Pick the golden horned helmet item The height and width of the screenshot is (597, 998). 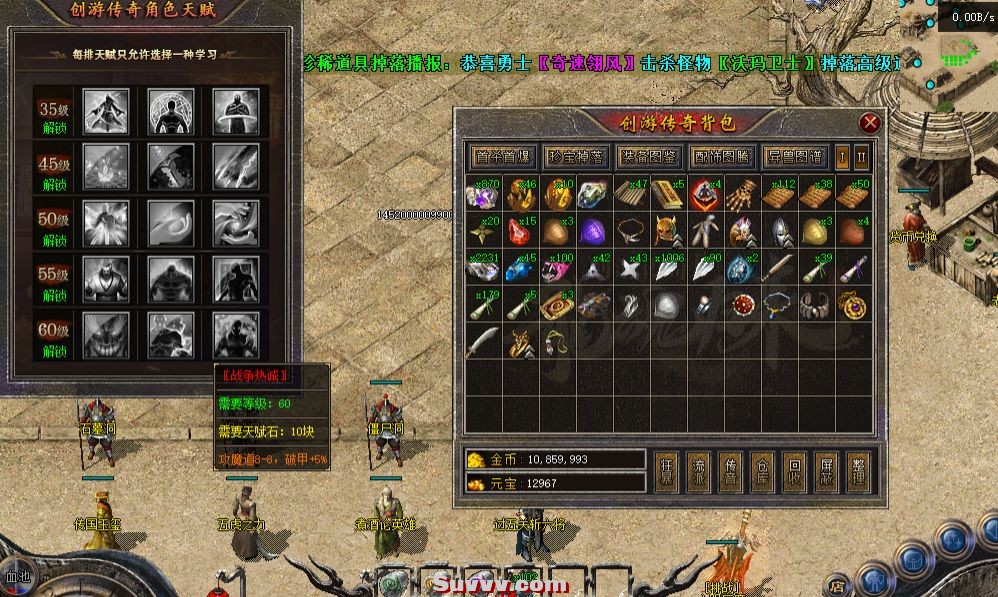click(x=668, y=231)
